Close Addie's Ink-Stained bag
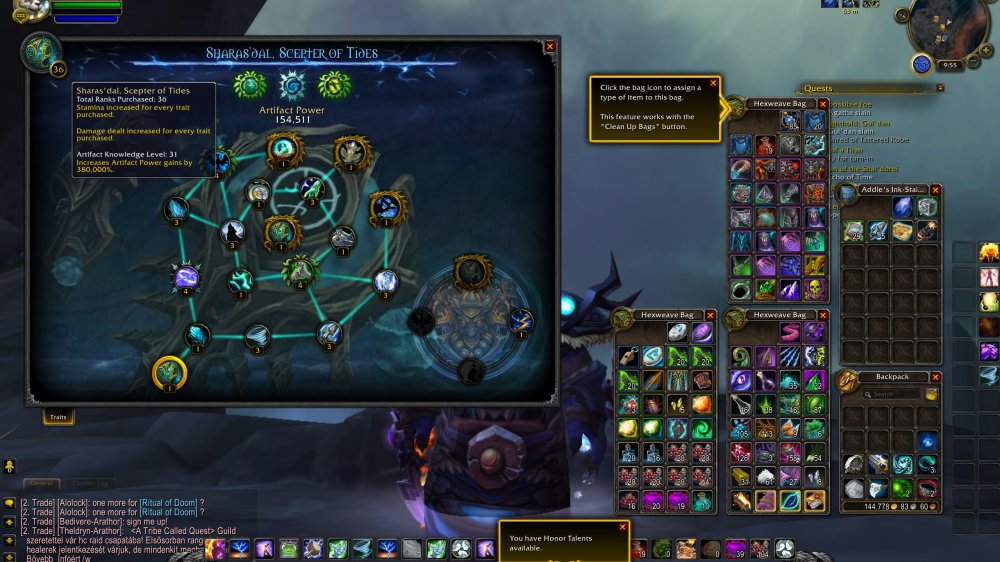The image size is (1000, 562). tap(936, 188)
